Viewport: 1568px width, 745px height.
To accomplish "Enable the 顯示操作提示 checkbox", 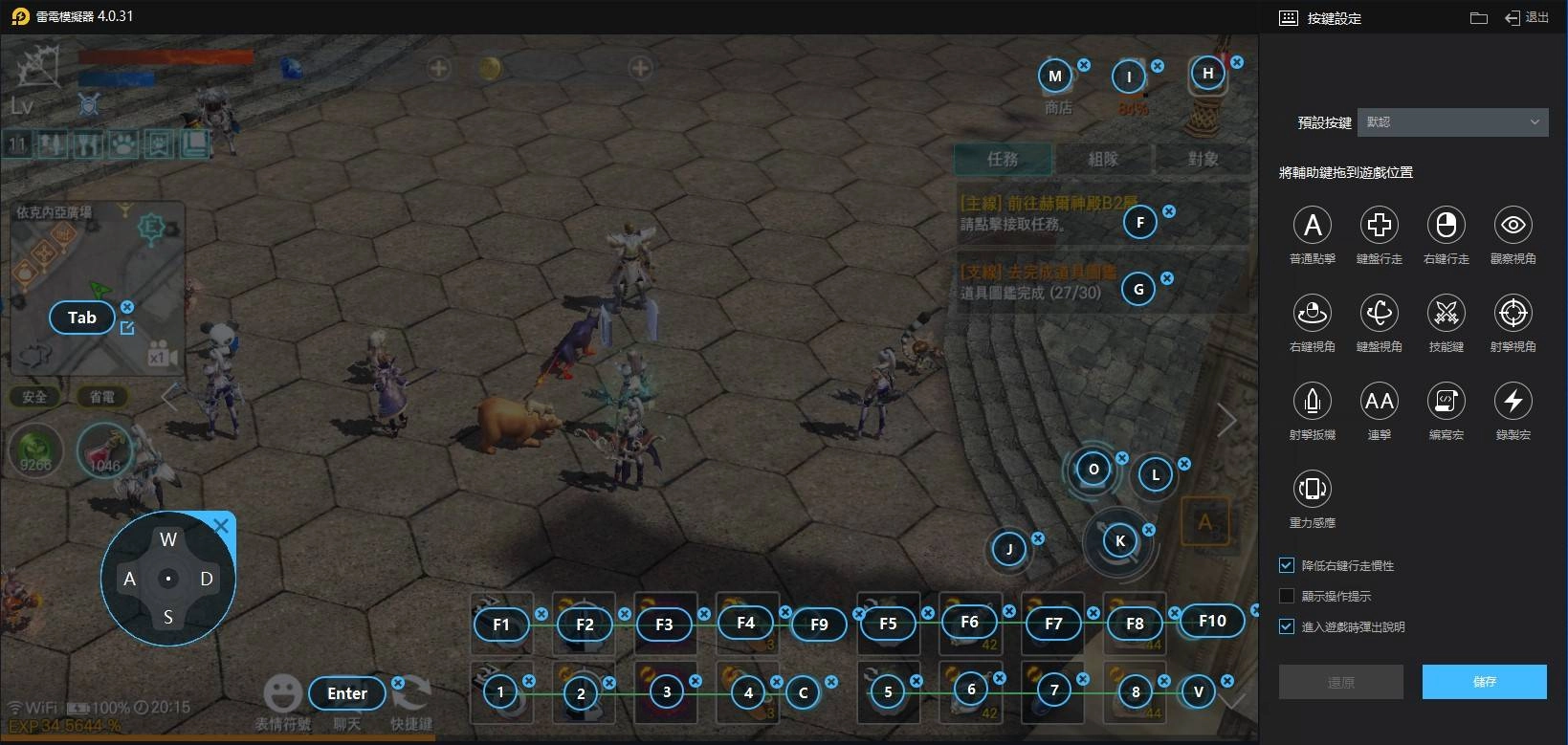I will coord(1287,596).
